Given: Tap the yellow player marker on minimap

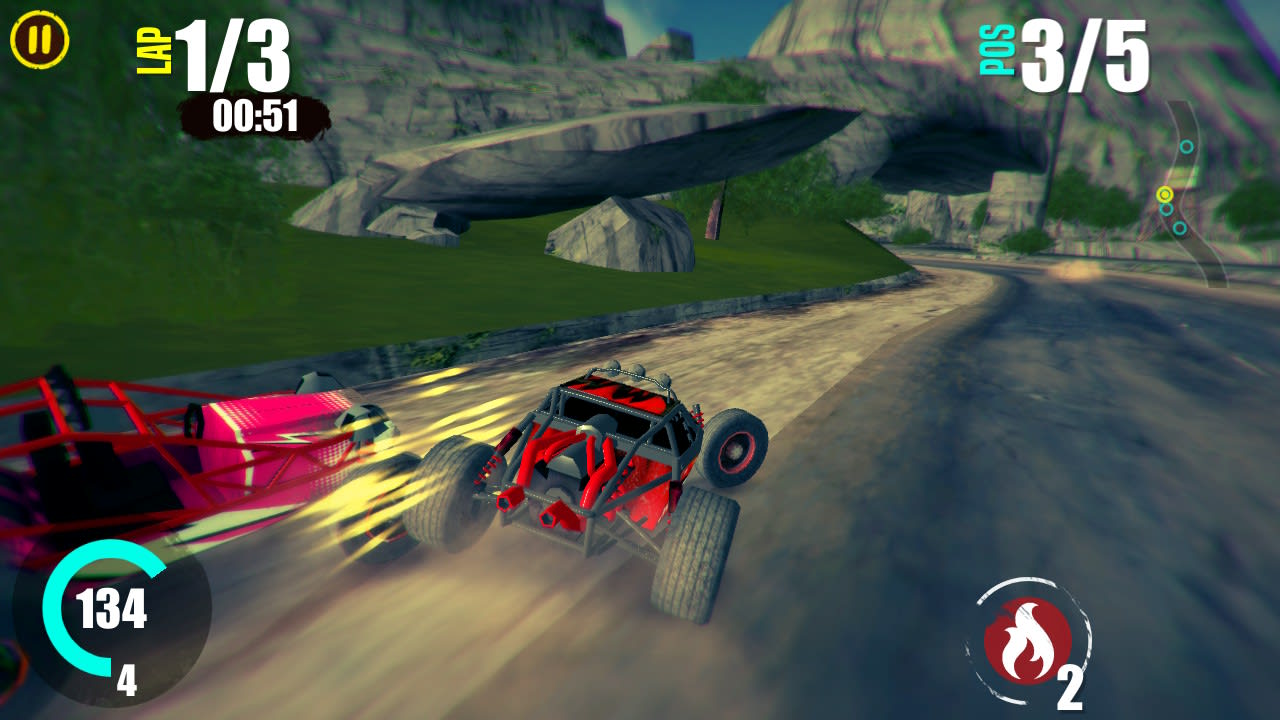Looking at the screenshot, I should click(x=1165, y=194).
